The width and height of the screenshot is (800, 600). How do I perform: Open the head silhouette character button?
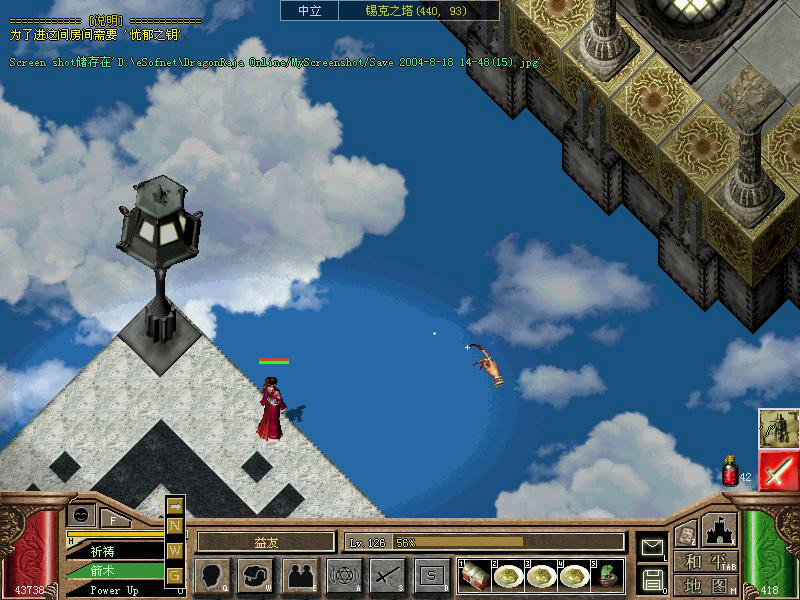point(213,574)
